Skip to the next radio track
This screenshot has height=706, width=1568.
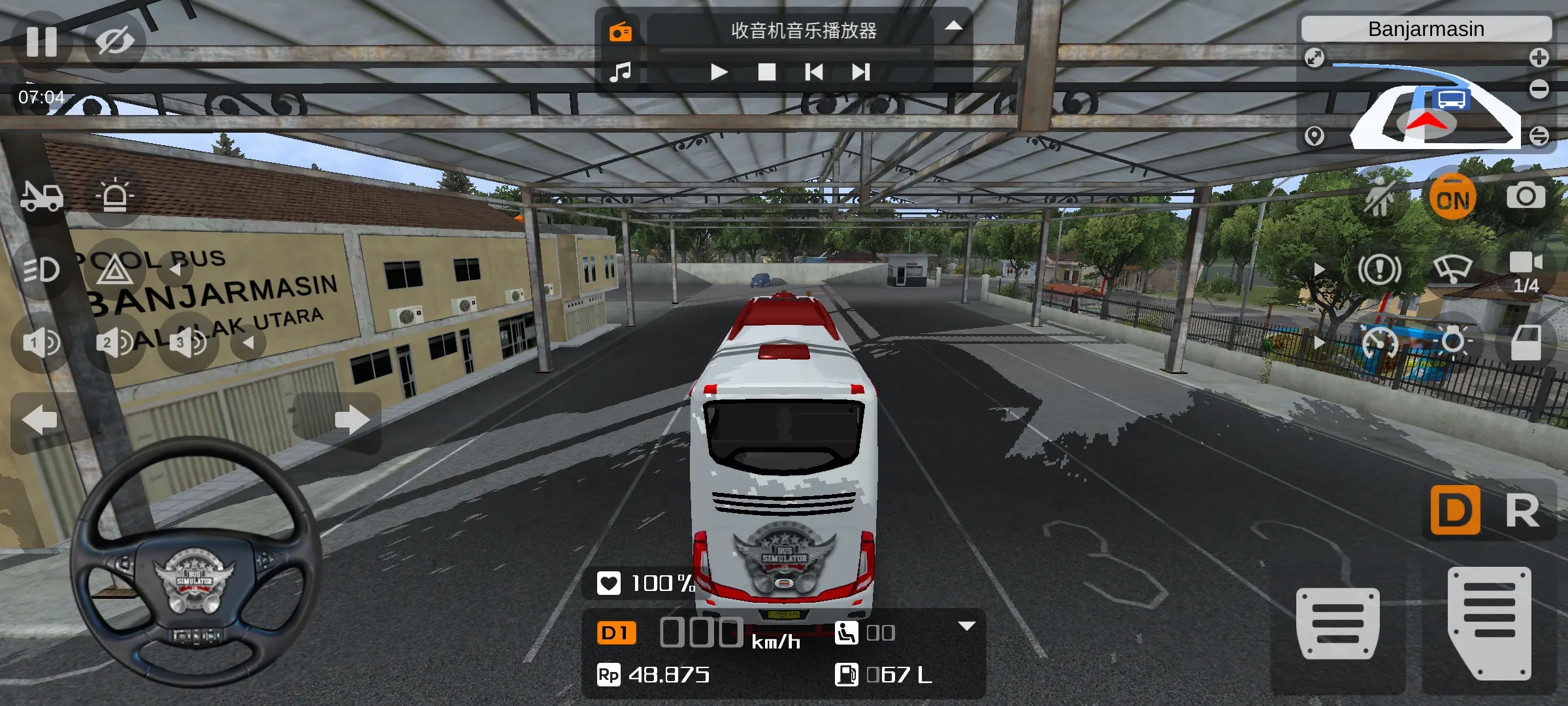pos(861,72)
